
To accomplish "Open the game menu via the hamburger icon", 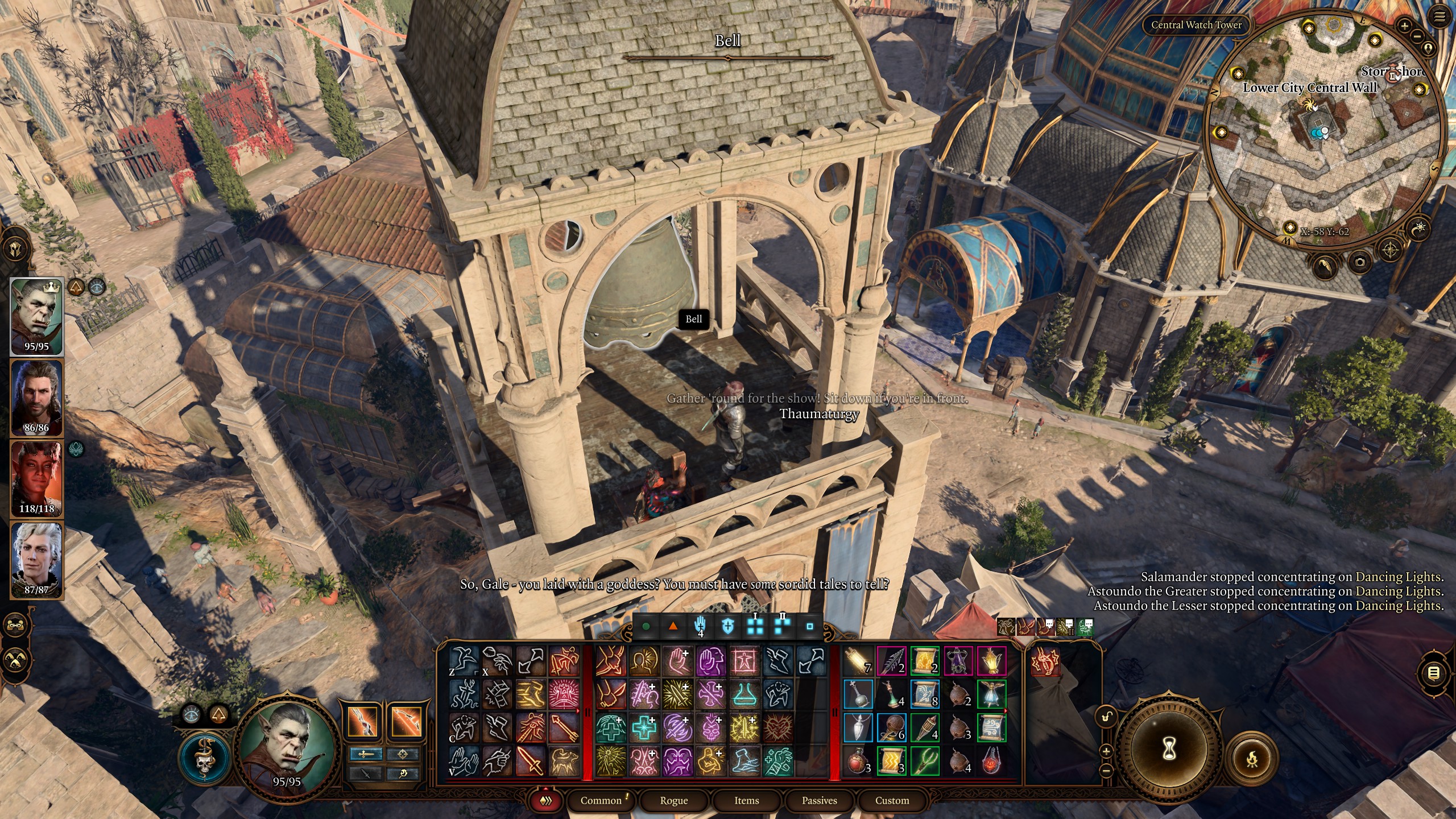I will pos(1439,15).
